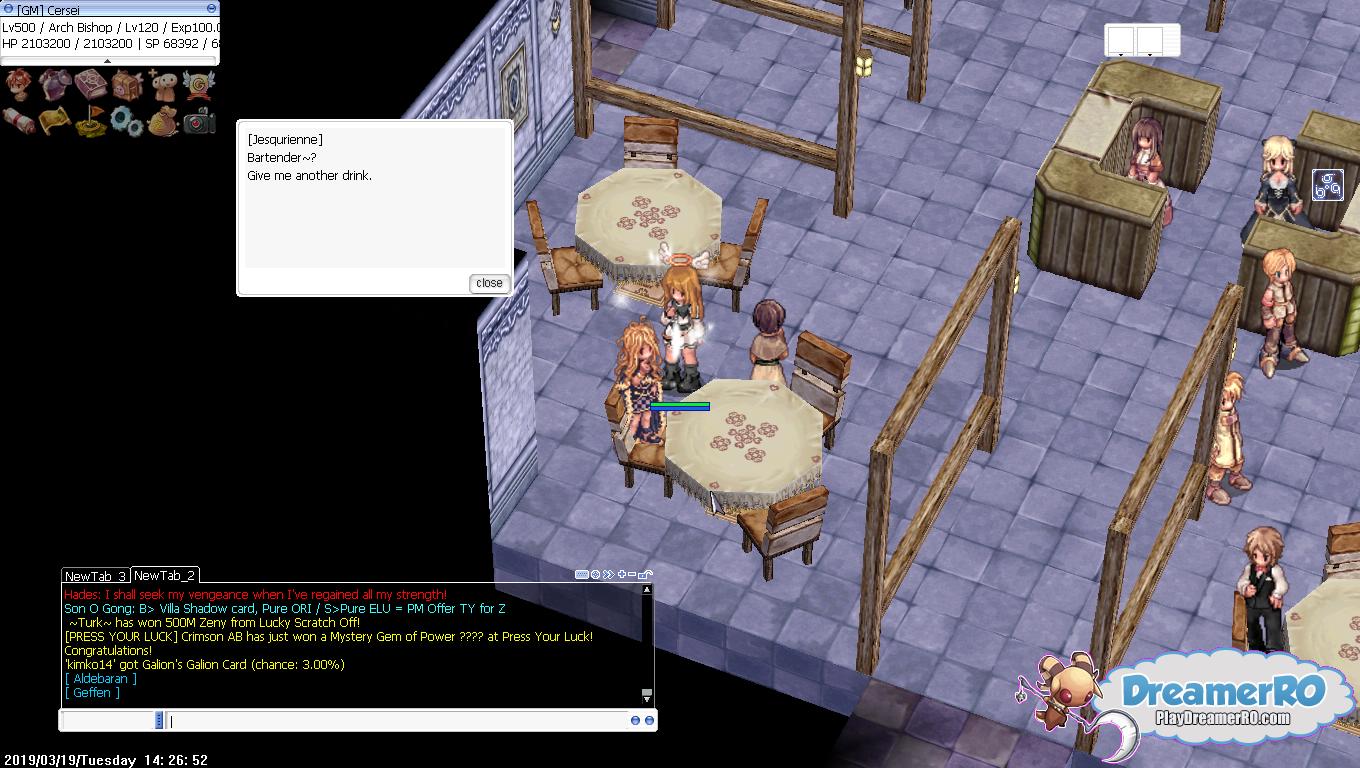Open the backpack inventory icon
The height and width of the screenshot is (768, 1360).
[127, 86]
